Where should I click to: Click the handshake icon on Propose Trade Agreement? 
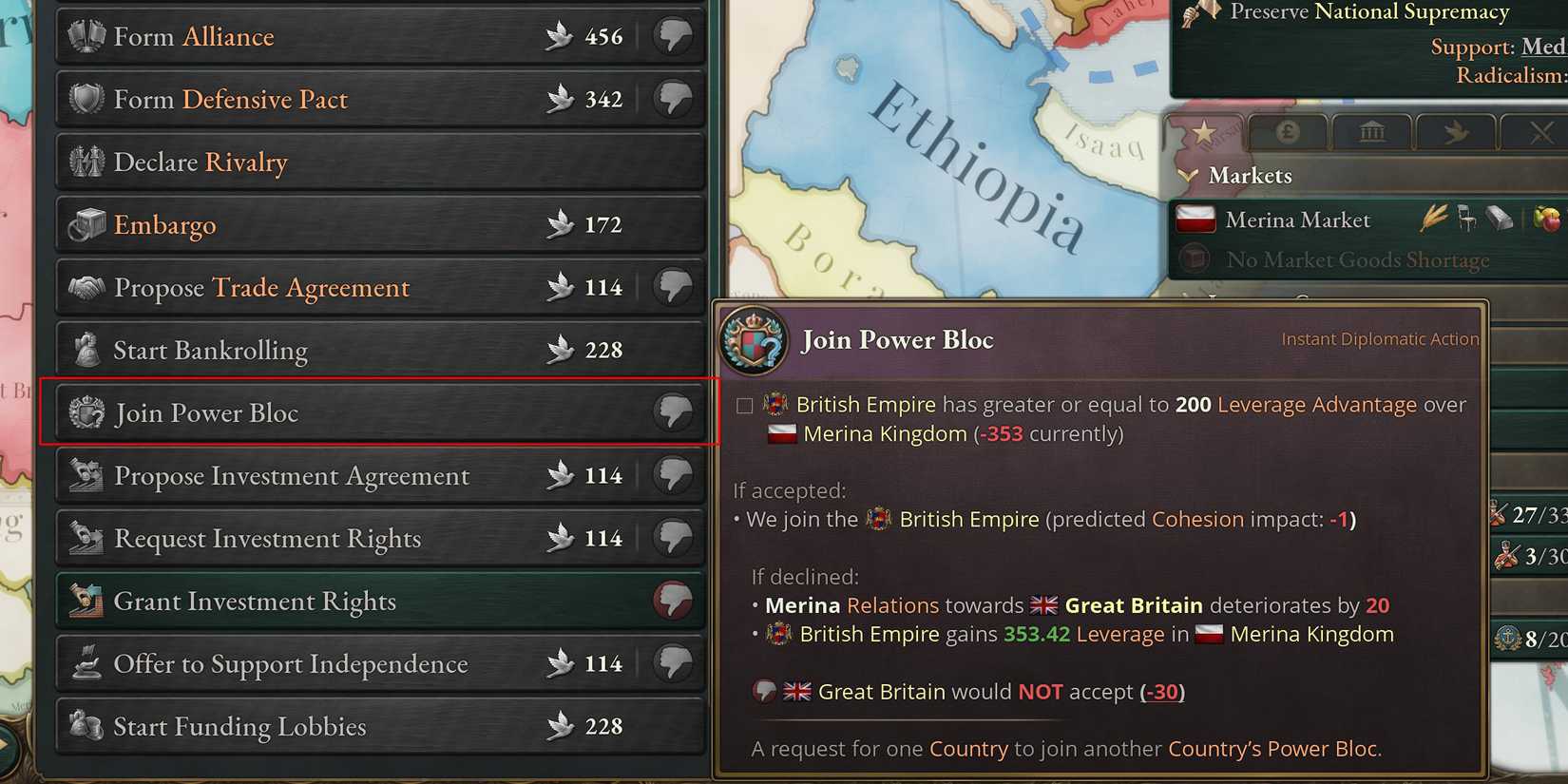click(86, 287)
